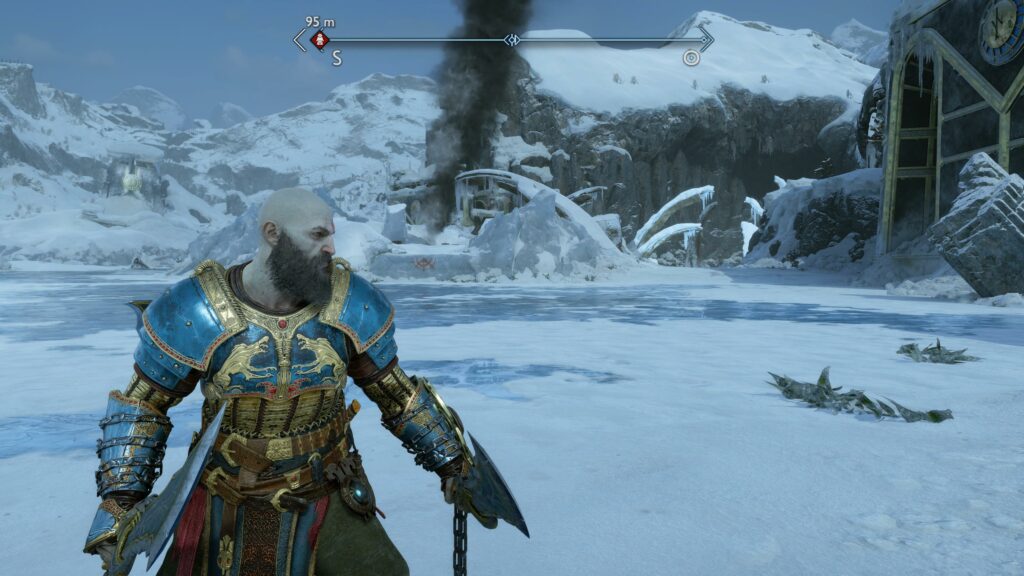1024x576 pixels.
Task: Click the red quest marker on the compass
Action: [x=320, y=40]
